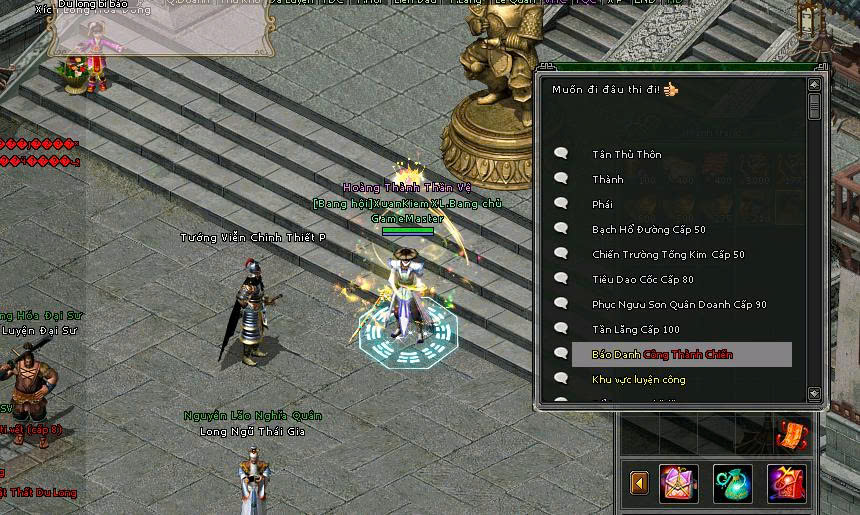Image resolution: width=860 pixels, height=515 pixels.
Task: Open Khu vực luyện công option
Action: pos(638,379)
